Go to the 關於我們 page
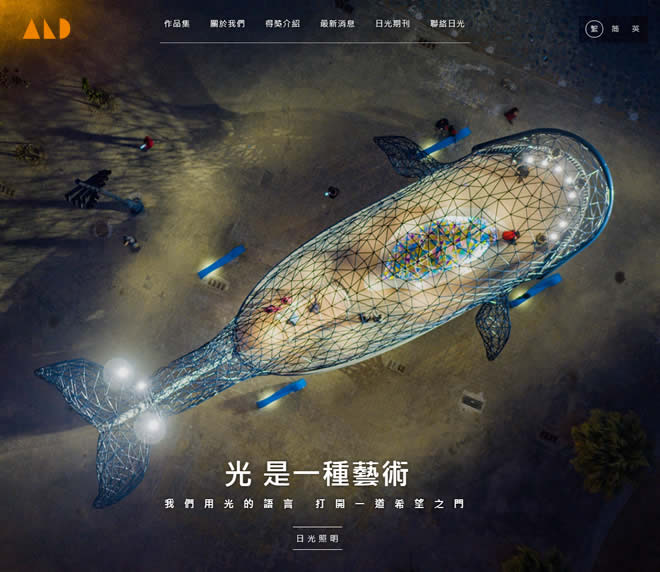660x572 pixels. [227, 23]
